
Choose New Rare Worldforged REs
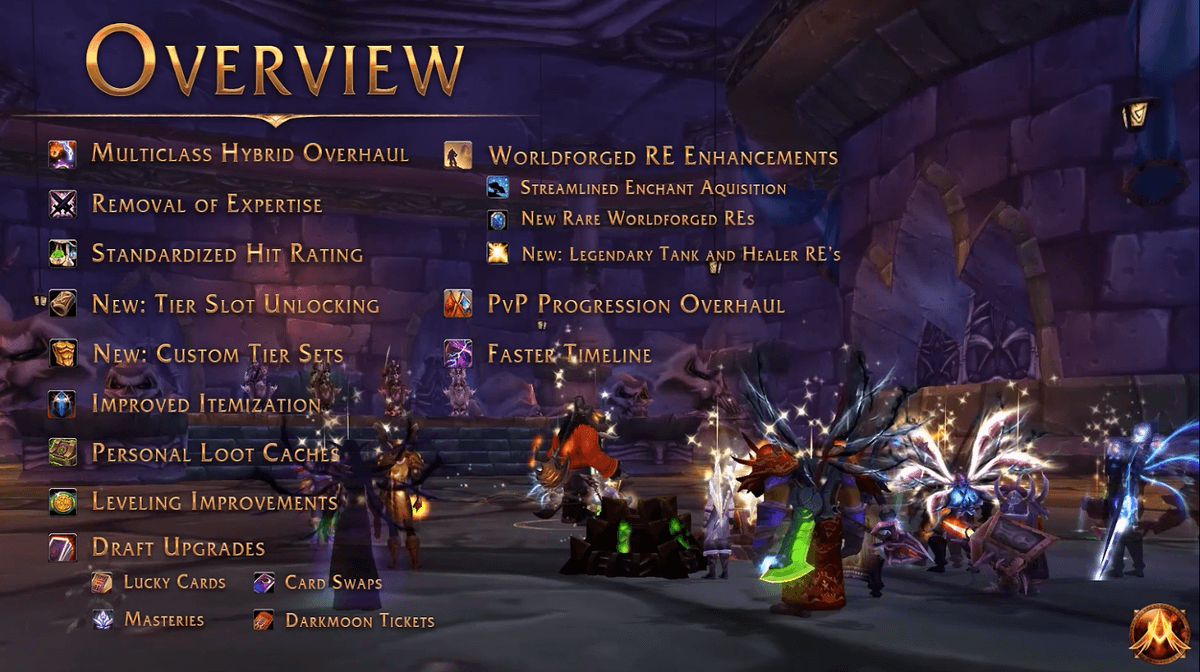point(637,218)
